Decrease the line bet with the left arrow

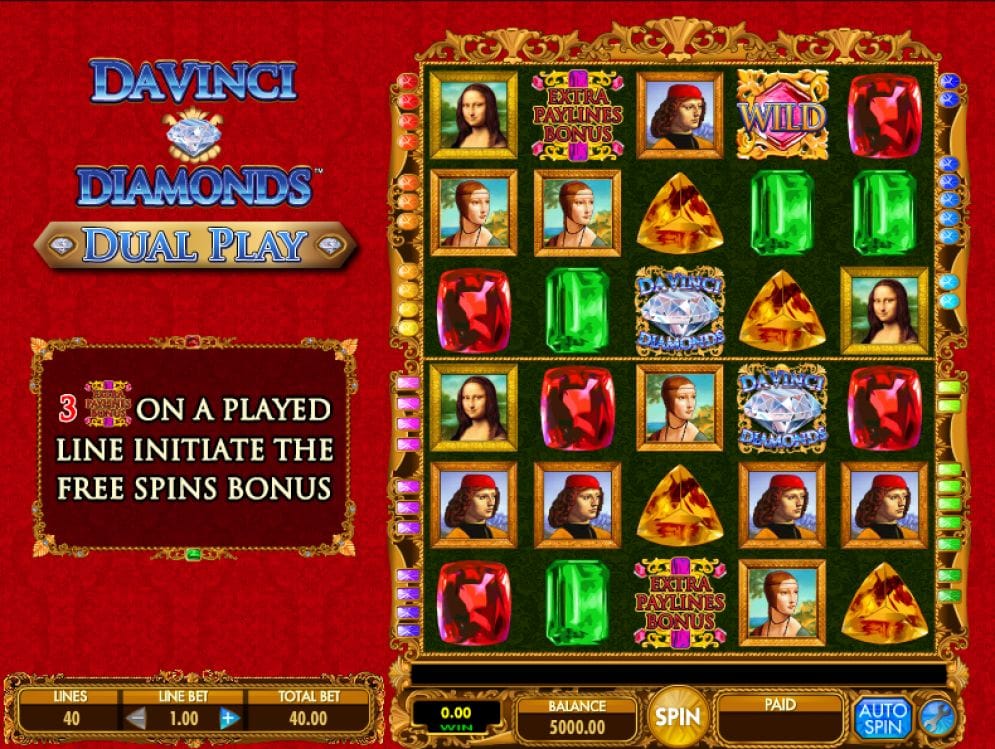[x=137, y=718]
